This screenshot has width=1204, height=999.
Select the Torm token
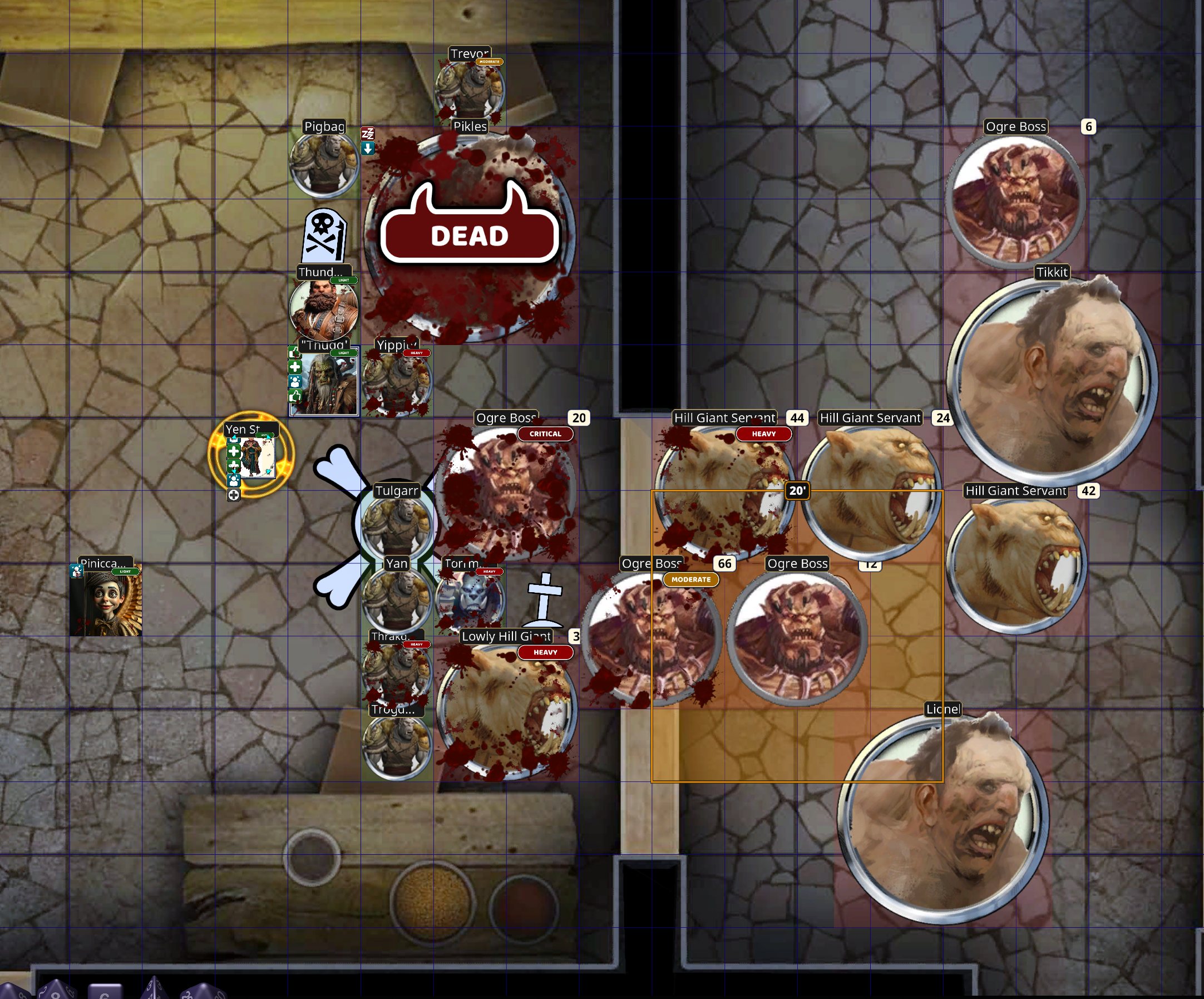pos(470,599)
